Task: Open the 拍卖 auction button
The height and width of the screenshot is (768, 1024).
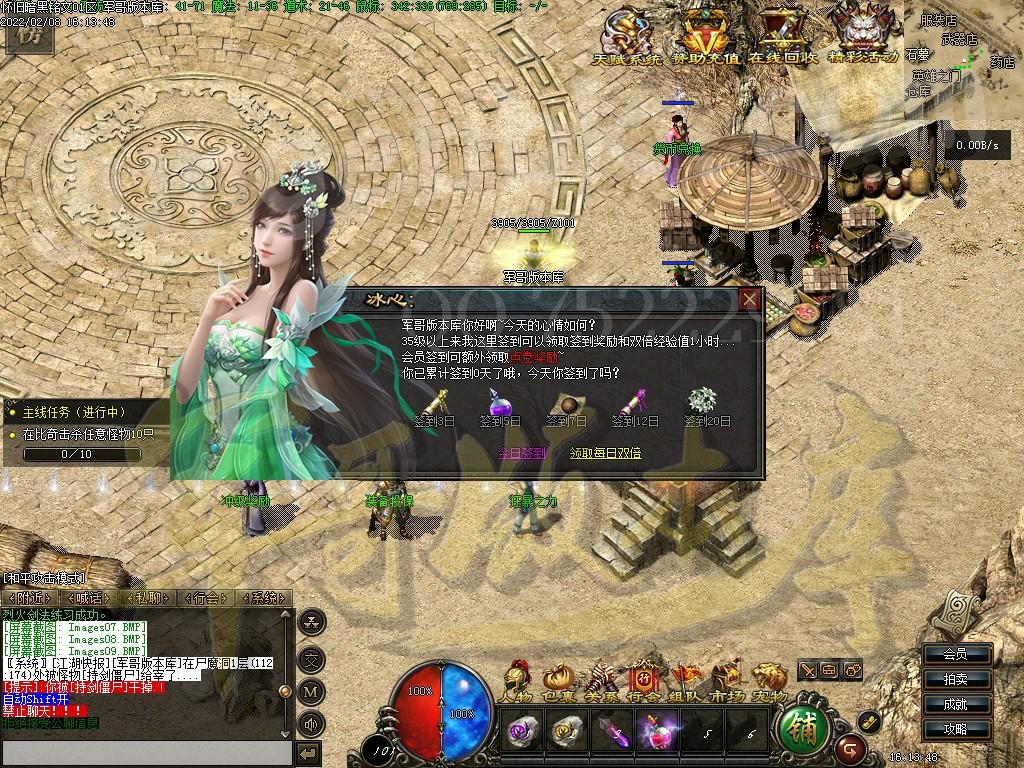Action: click(955, 679)
